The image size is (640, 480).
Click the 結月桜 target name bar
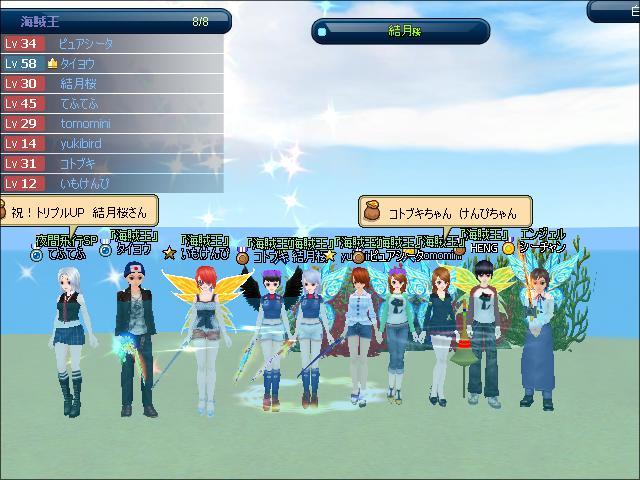point(400,31)
